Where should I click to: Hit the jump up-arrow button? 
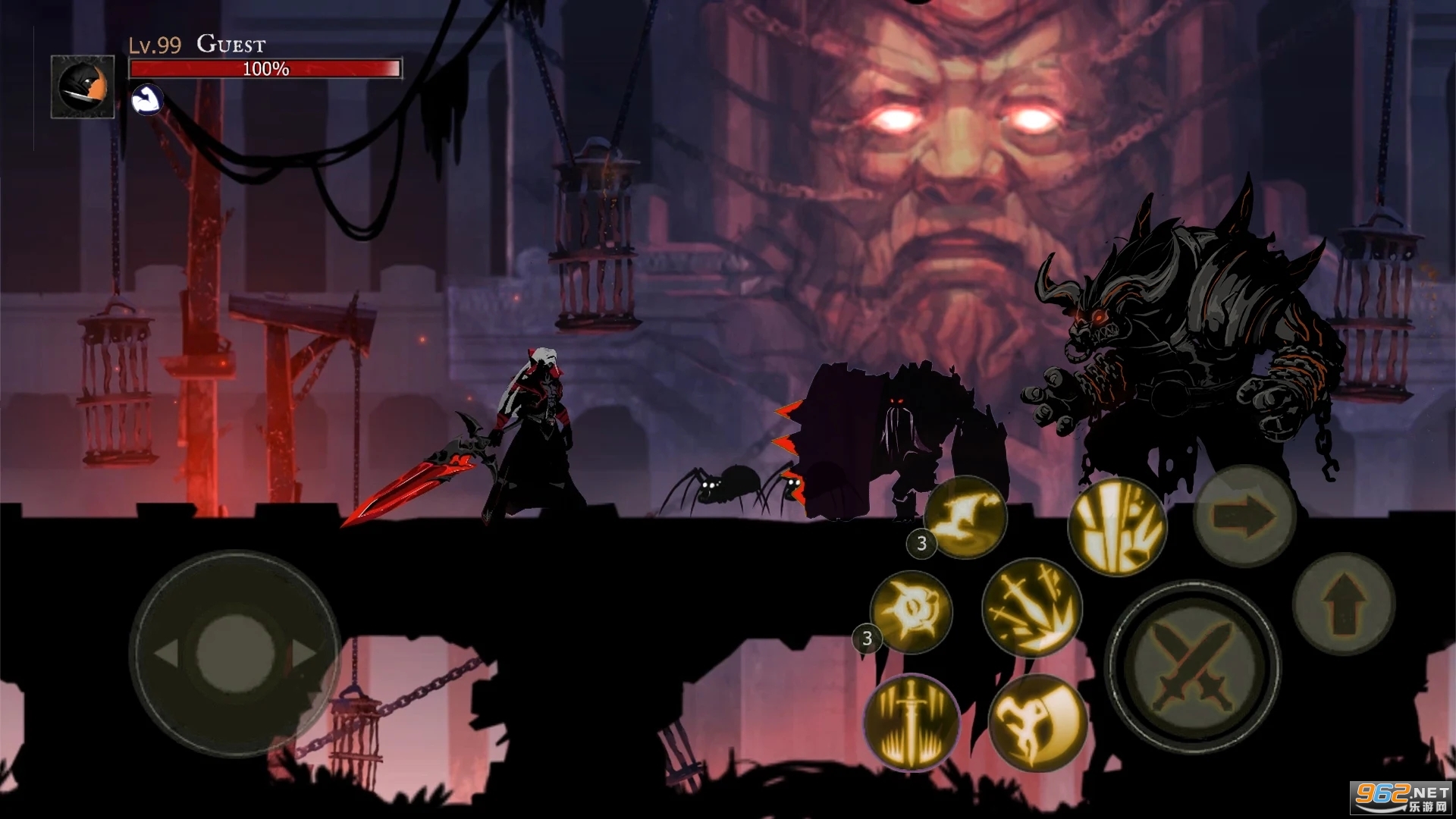click(1343, 603)
